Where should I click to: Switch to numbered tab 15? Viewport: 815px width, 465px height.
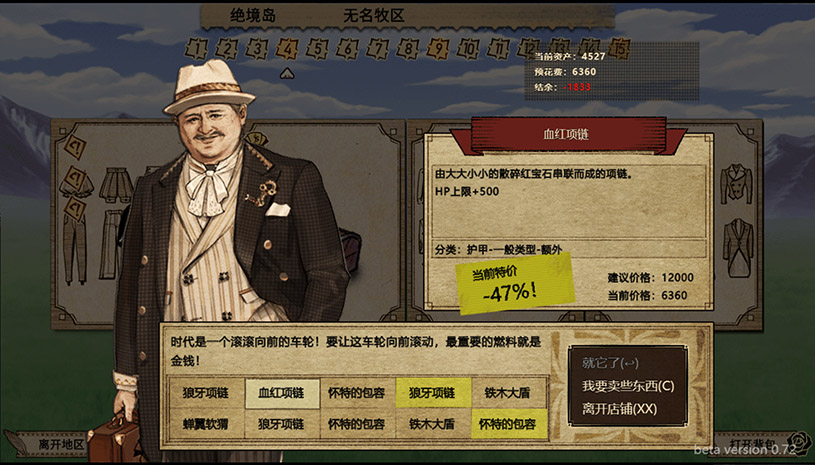[x=620, y=47]
